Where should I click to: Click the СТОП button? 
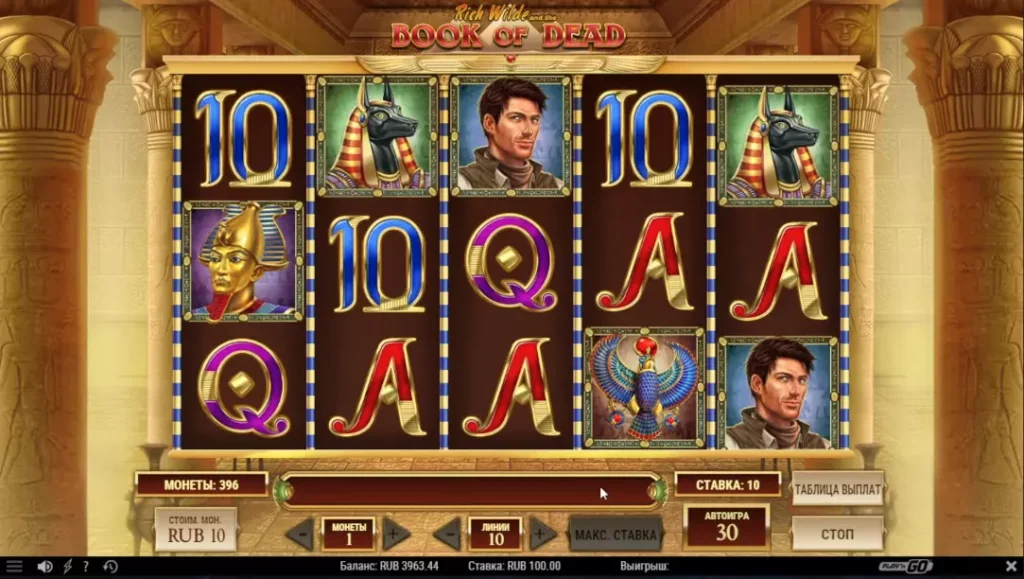click(x=837, y=533)
